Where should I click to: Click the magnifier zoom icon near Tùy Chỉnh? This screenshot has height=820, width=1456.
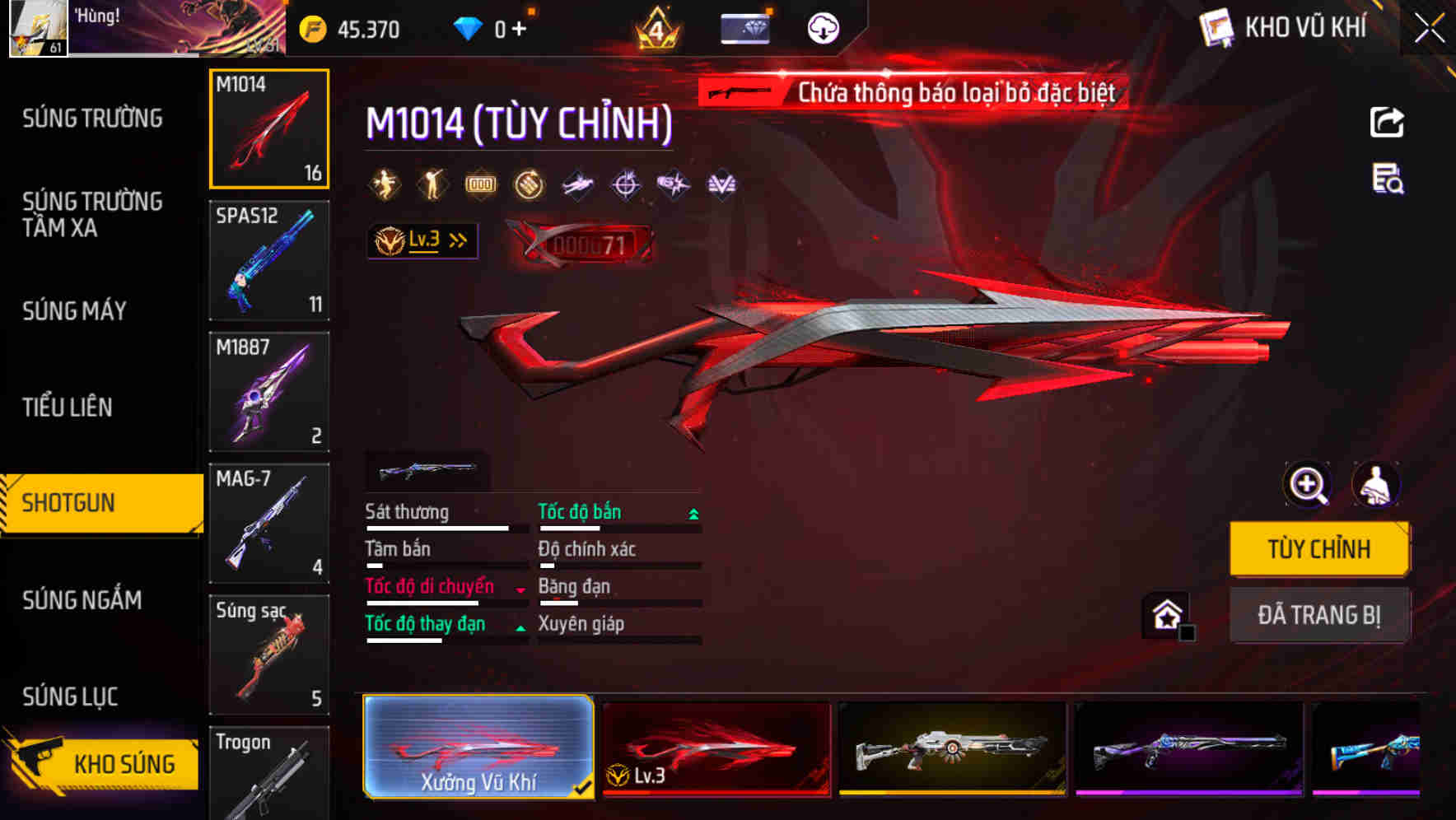[x=1306, y=484]
